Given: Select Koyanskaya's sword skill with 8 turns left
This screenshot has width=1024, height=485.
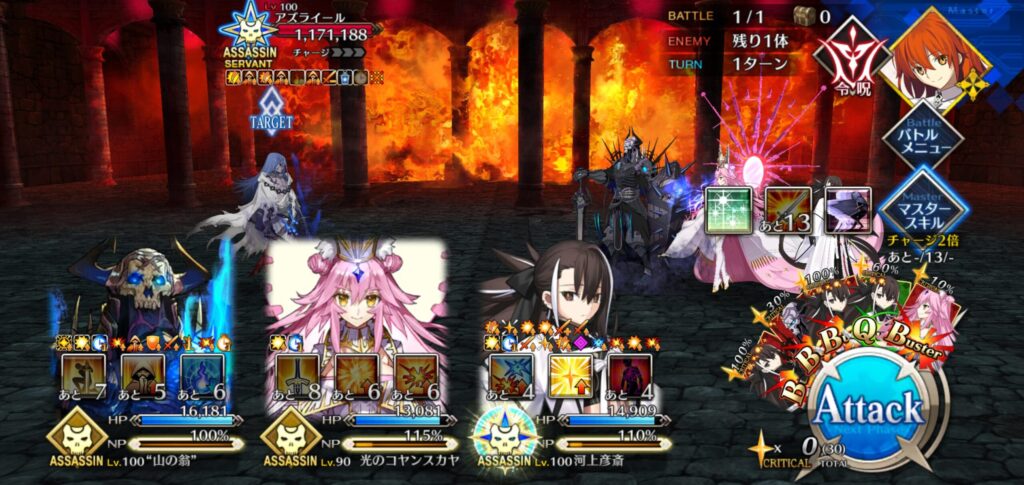Looking at the screenshot, I should (299, 374).
